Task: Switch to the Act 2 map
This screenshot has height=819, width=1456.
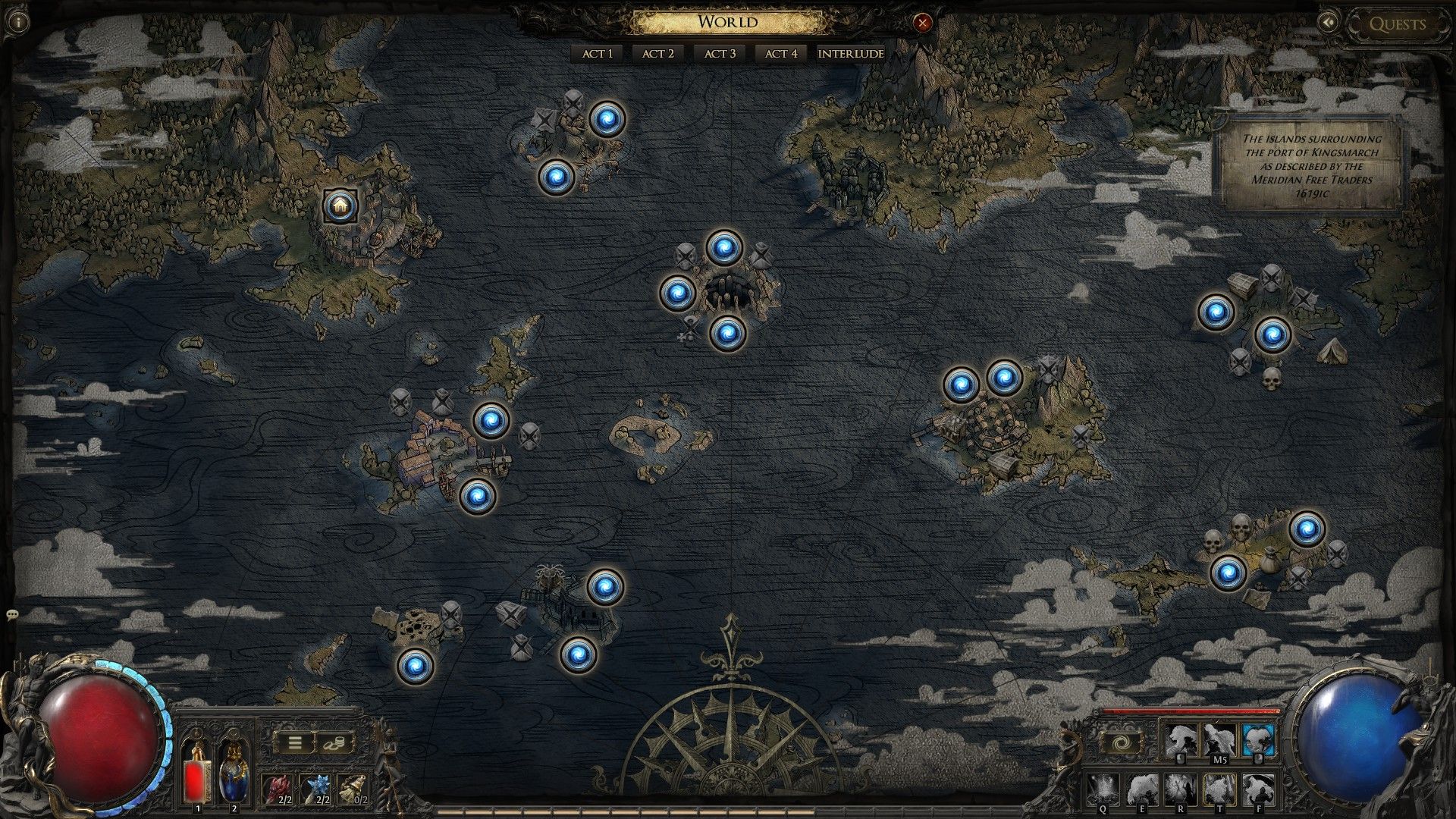Action: [657, 54]
